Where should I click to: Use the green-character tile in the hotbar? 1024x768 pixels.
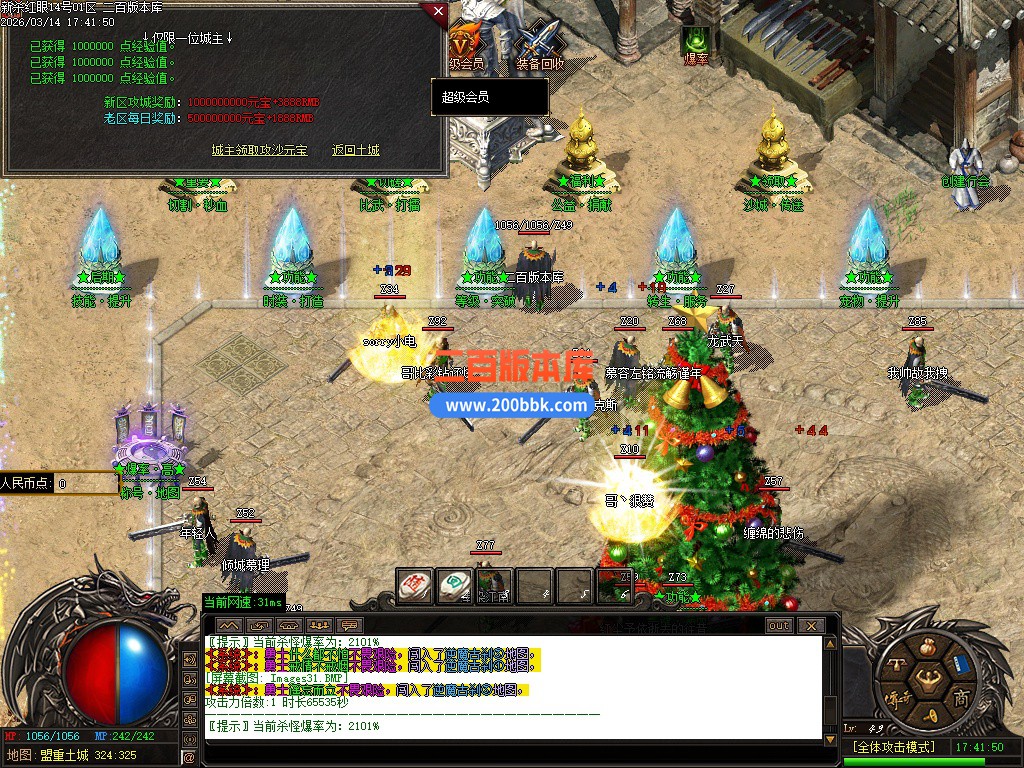click(x=454, y=586)
